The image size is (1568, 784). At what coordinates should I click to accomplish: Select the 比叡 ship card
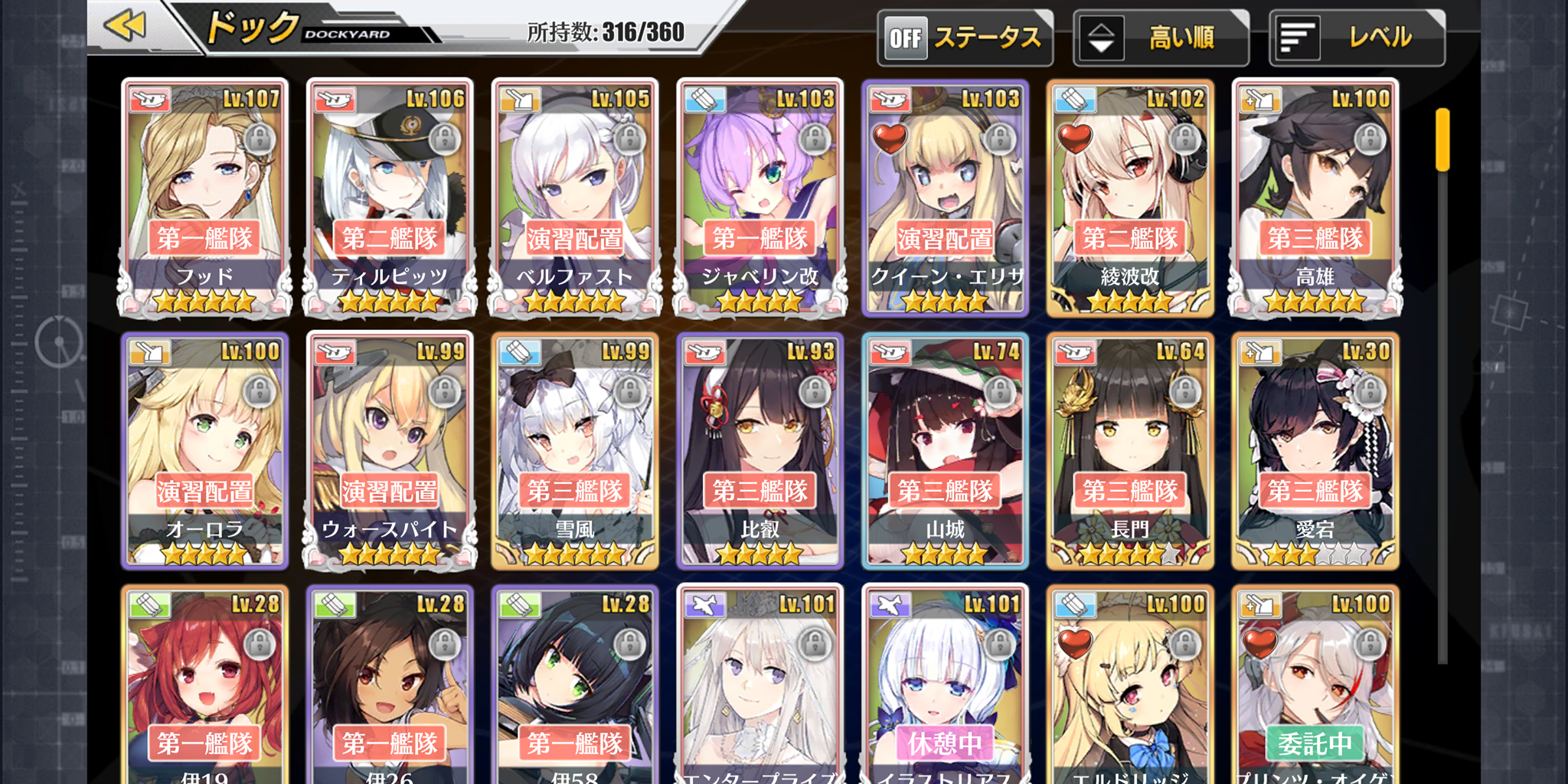pos(760,450)
